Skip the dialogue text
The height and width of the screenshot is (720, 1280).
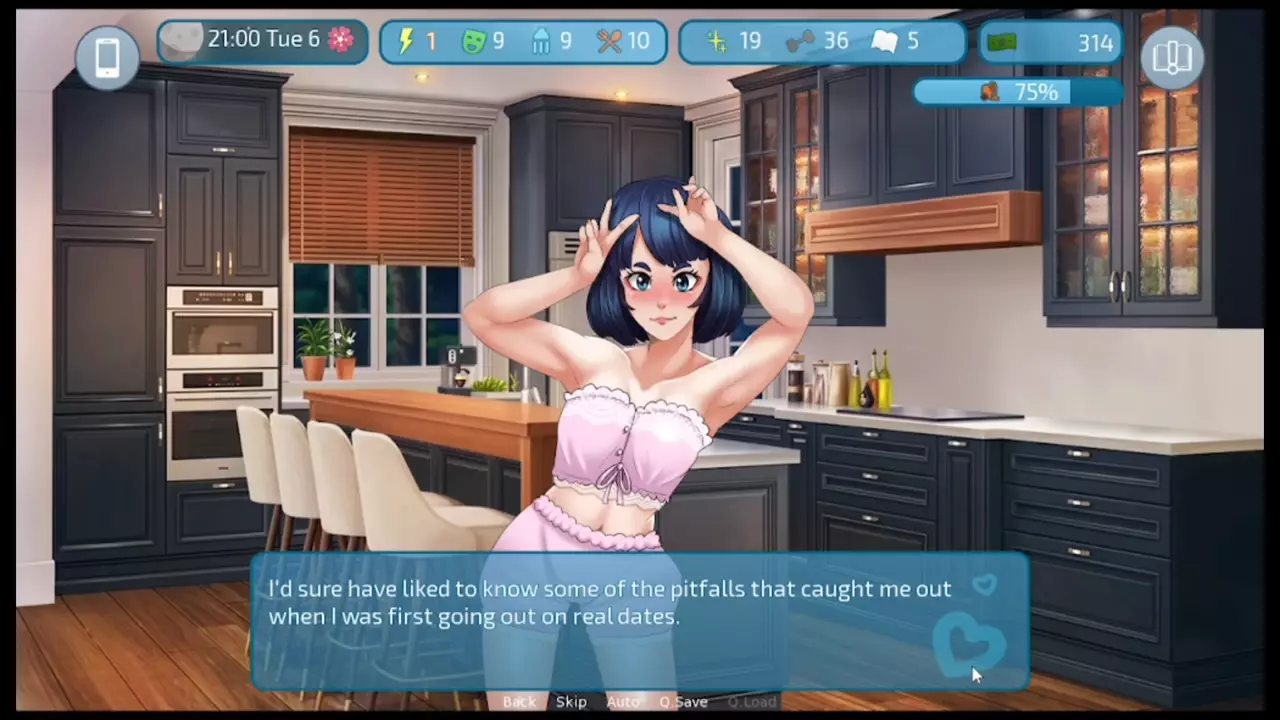point(571,702)
